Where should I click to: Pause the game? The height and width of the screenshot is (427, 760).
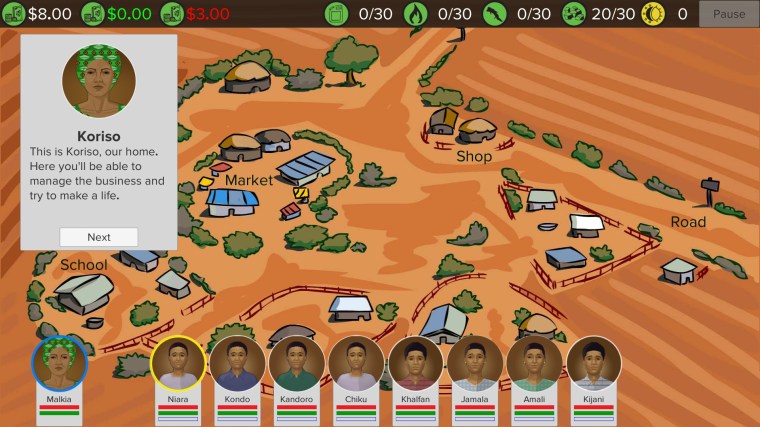tap(729, 14)
